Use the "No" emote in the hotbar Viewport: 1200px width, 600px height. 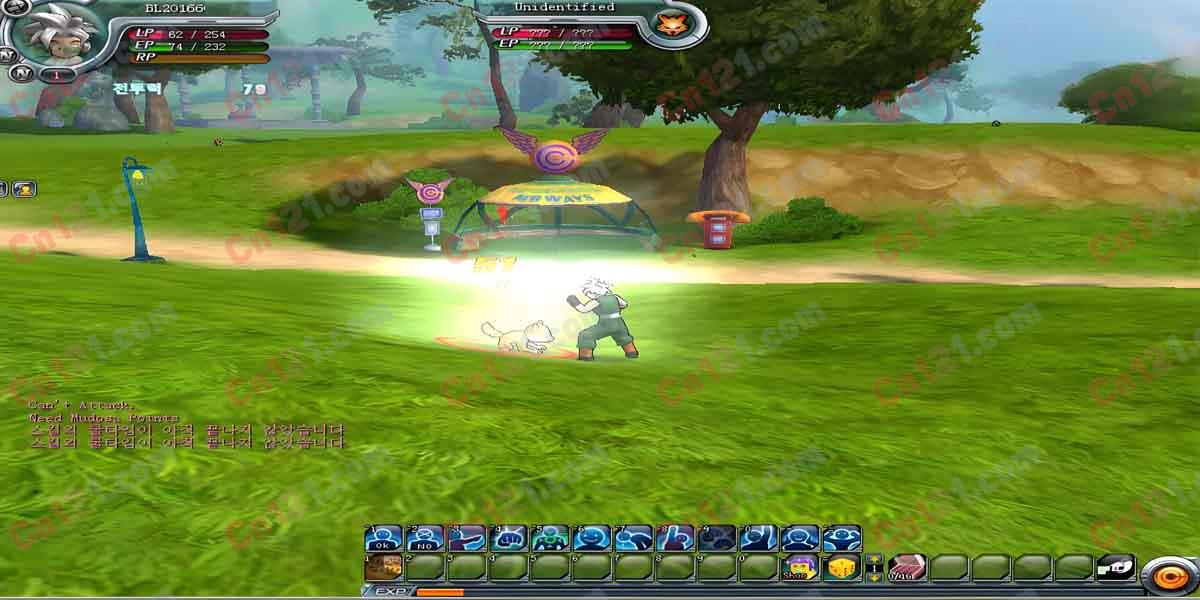[x=425, y=539]
